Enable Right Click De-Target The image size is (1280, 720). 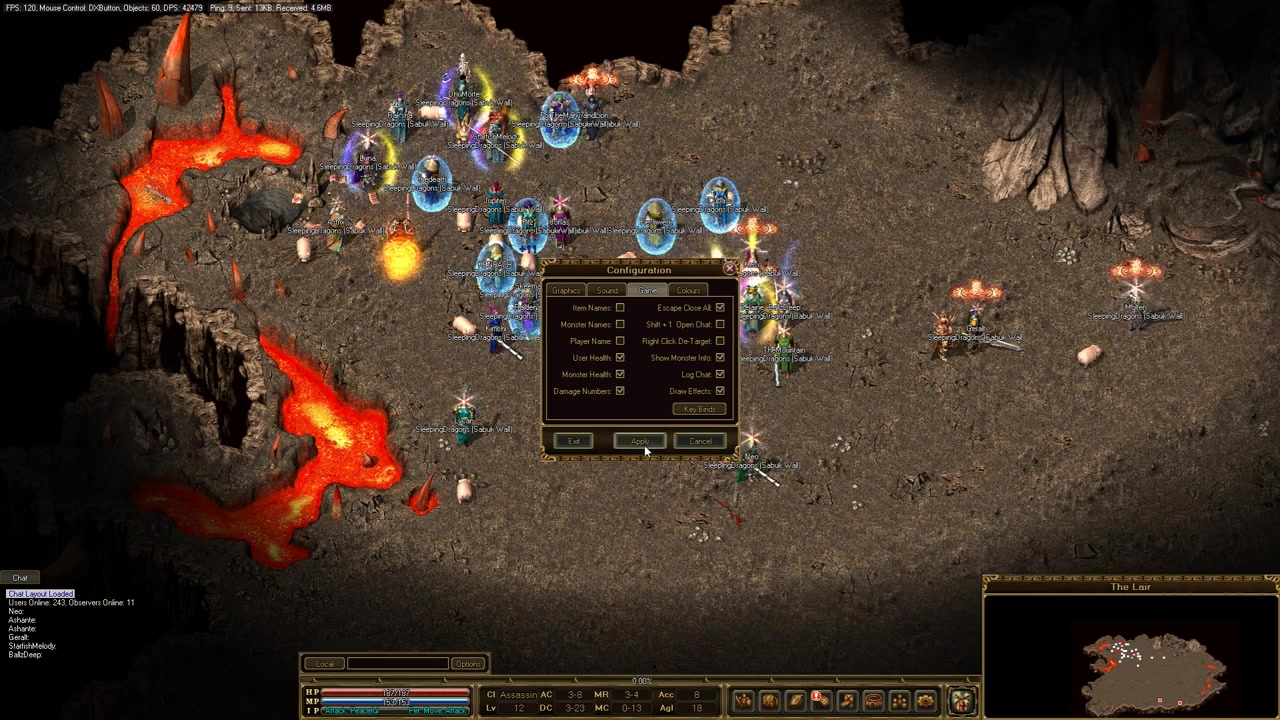click(720, 341)
